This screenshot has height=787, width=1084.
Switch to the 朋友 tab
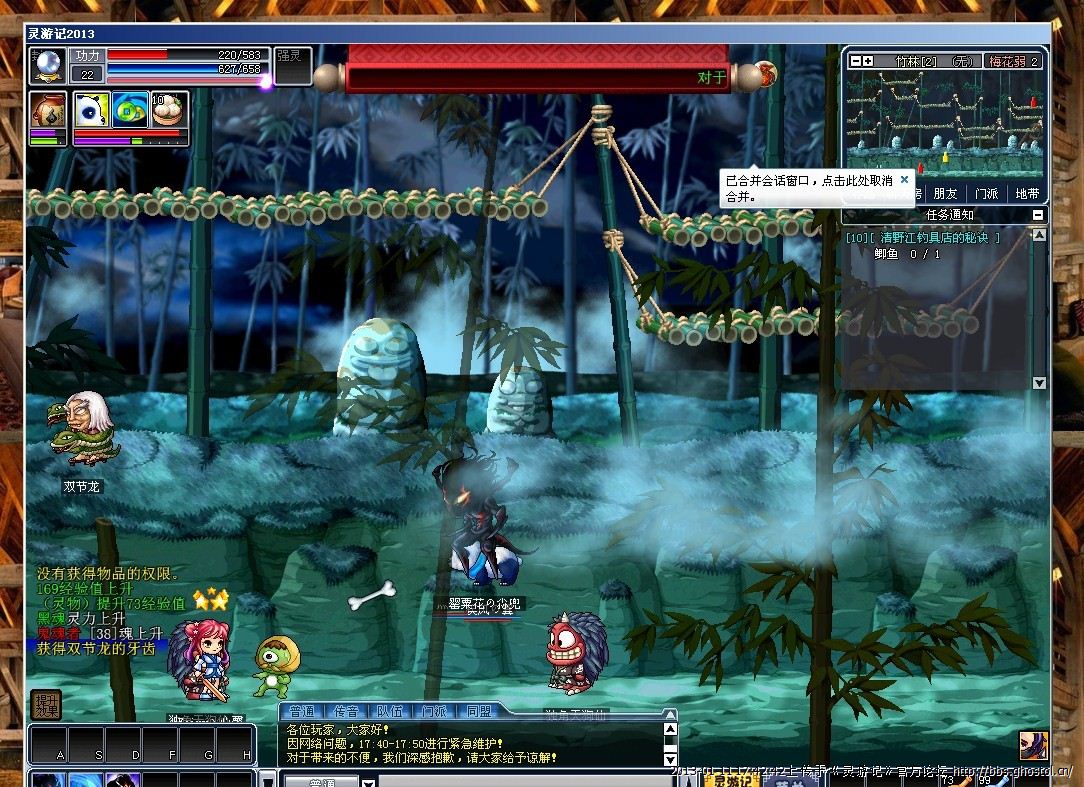(x=944, y=194)
